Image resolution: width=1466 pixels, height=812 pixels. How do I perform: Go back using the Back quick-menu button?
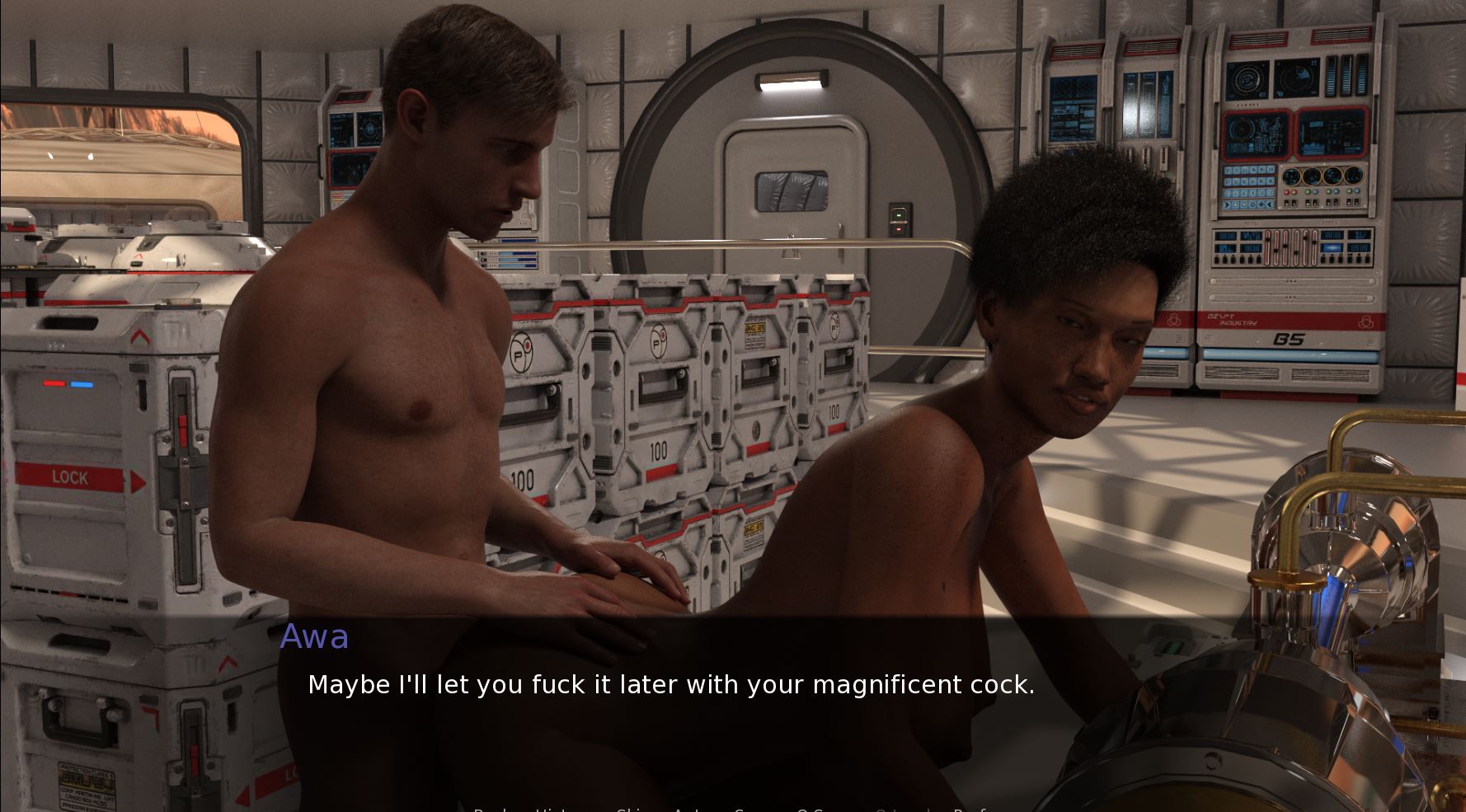pos(493,810)
